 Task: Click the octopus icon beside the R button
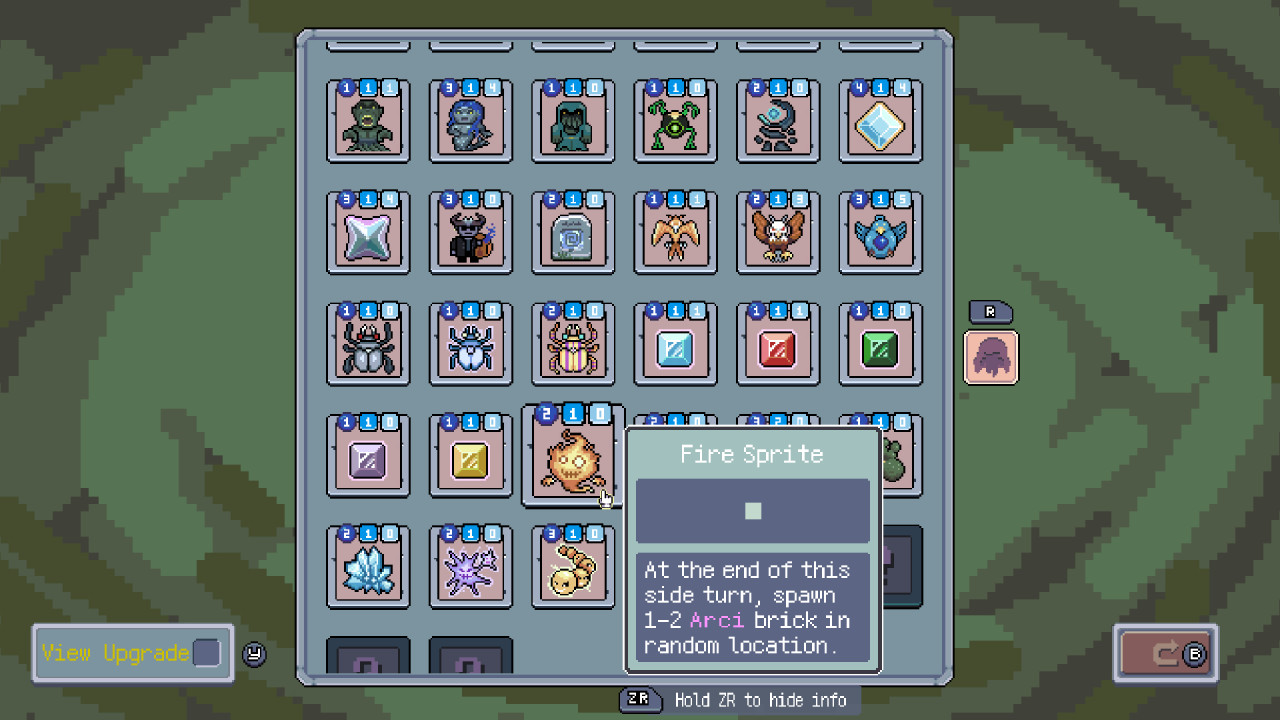point(990,356)
